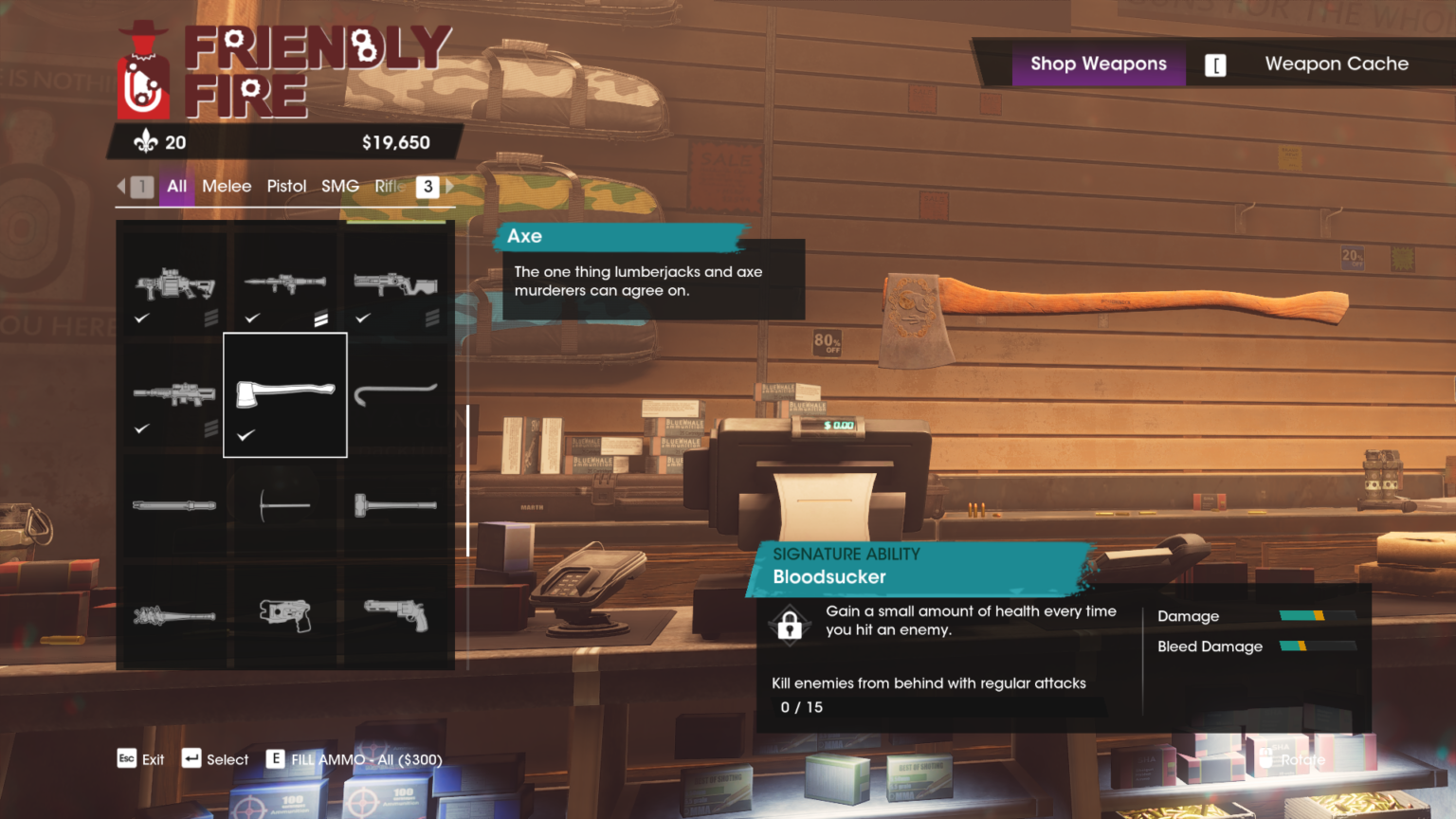Choose the rocket launcher weapon icon

click(x=285, y=284)
